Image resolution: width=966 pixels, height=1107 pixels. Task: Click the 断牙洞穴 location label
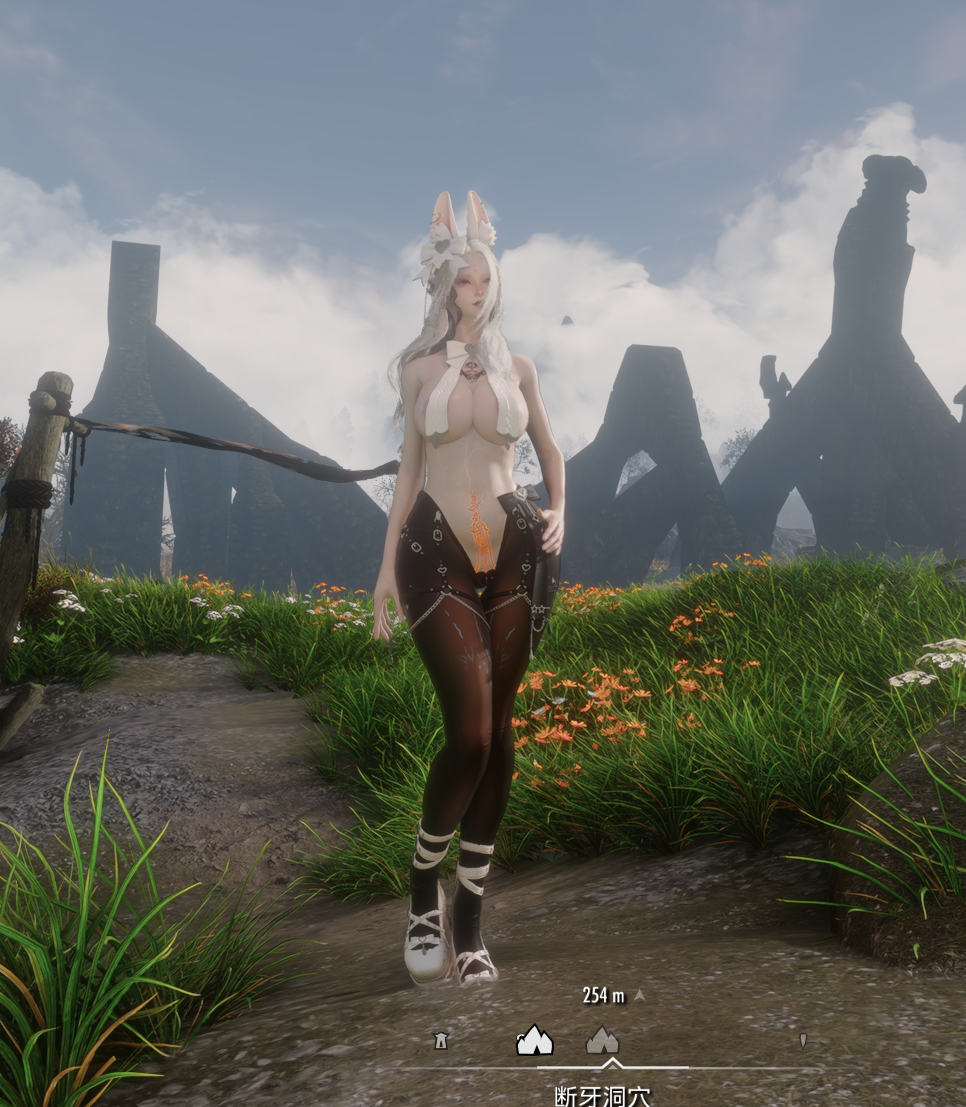point(602,1095)
